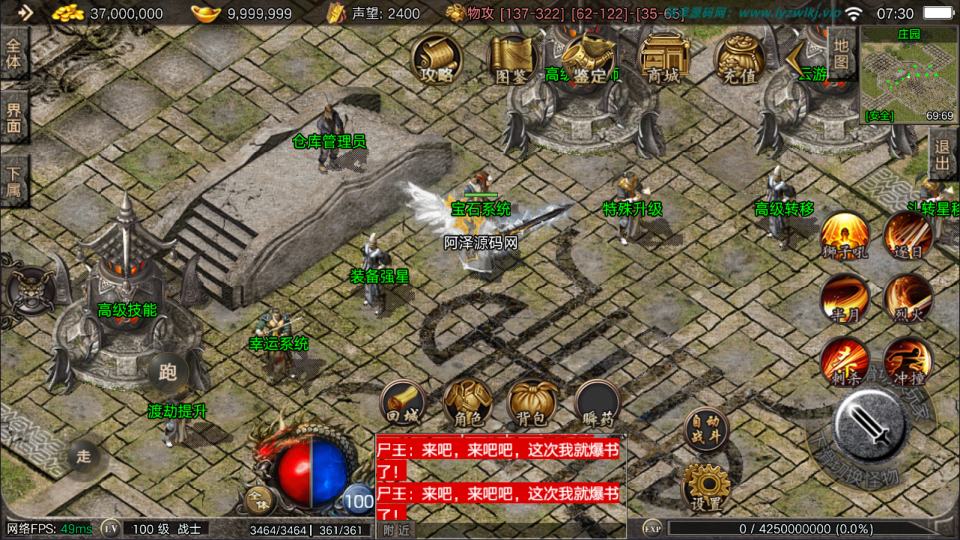The height and width of the screenshot is (540, 960).
Task: Open the 商城 shop
Action: coord(662,58)
